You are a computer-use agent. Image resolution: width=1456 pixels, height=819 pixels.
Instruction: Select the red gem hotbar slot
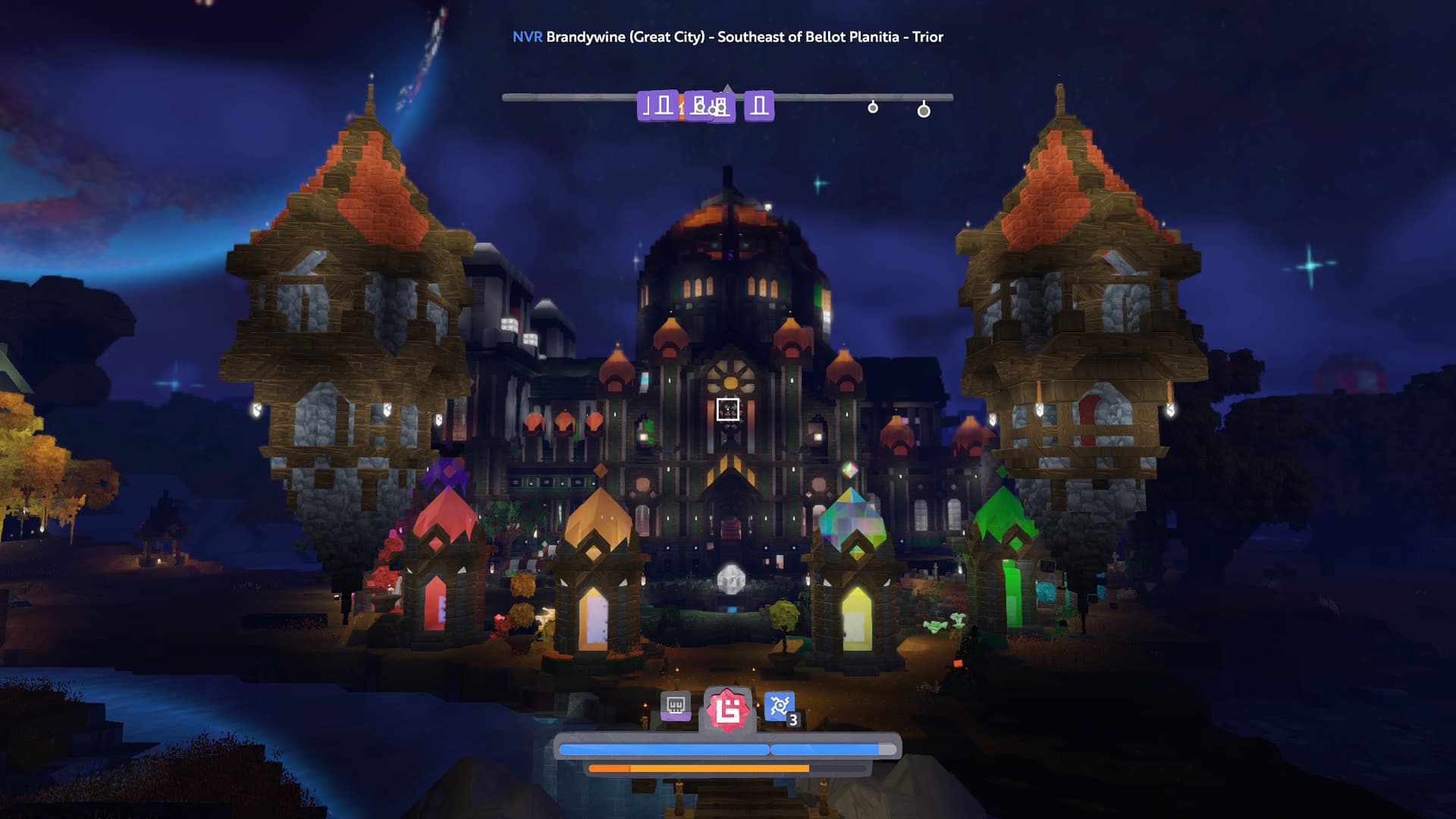tap(727, 711)
